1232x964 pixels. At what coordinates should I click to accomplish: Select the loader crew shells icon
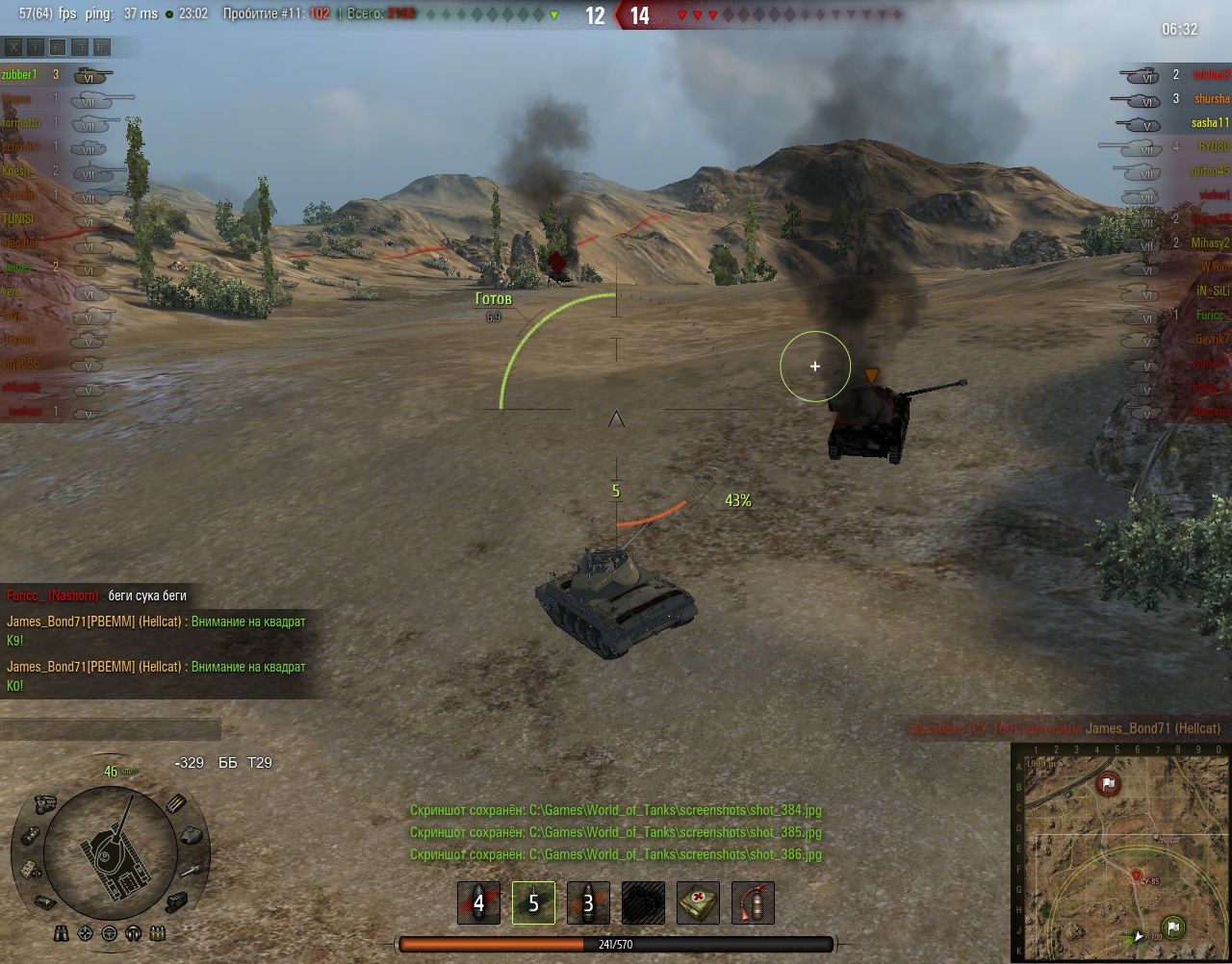pos(158,932)
